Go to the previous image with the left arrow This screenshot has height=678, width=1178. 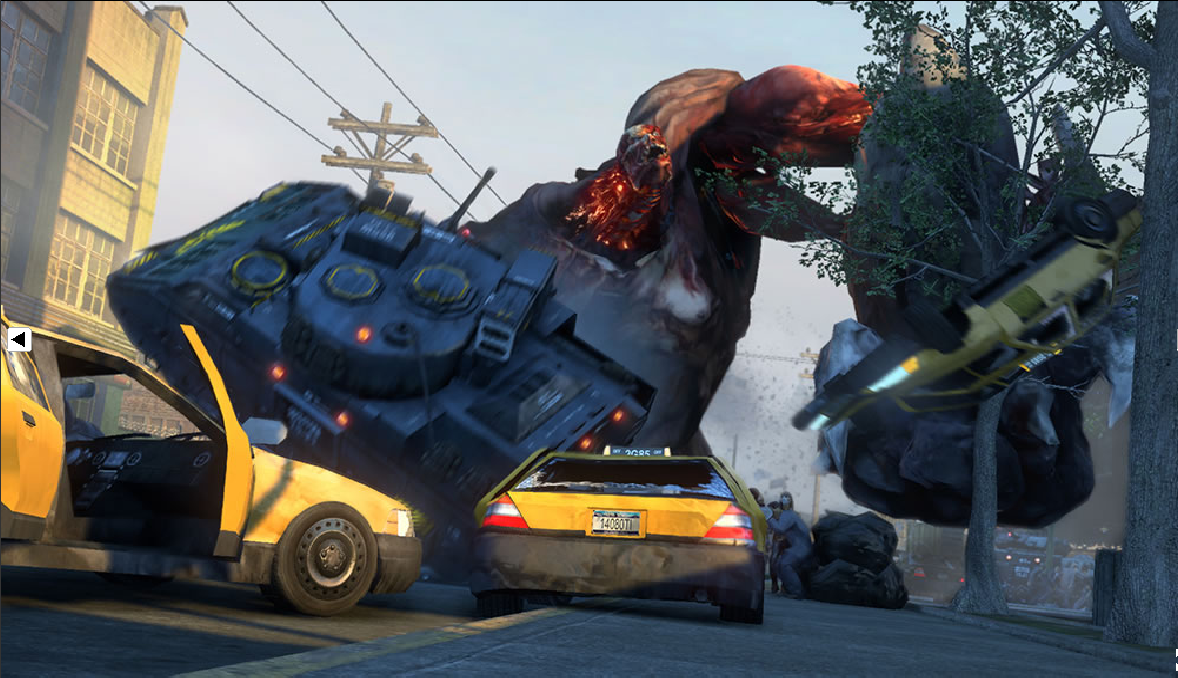click(x=18, y=340)
